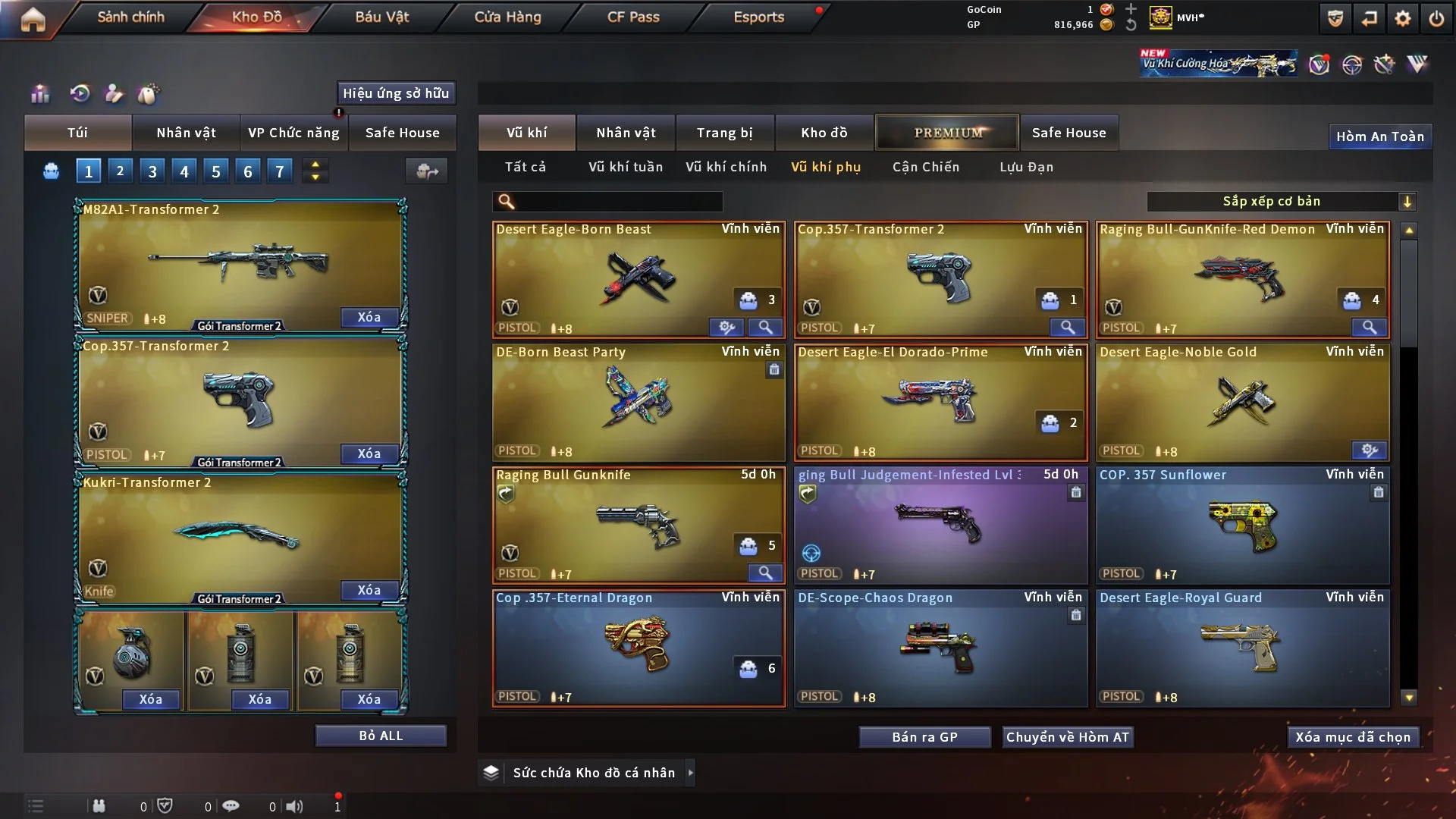The image size is (1456, 819).
Task: Click the Bỏ ALL button
Action: (x=381, y=736)
